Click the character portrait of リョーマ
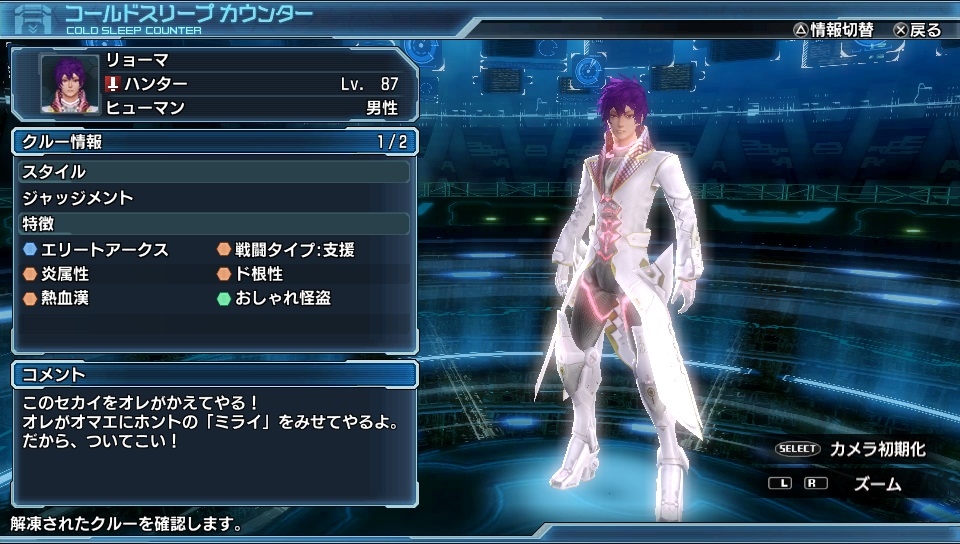 coord(69,83)
